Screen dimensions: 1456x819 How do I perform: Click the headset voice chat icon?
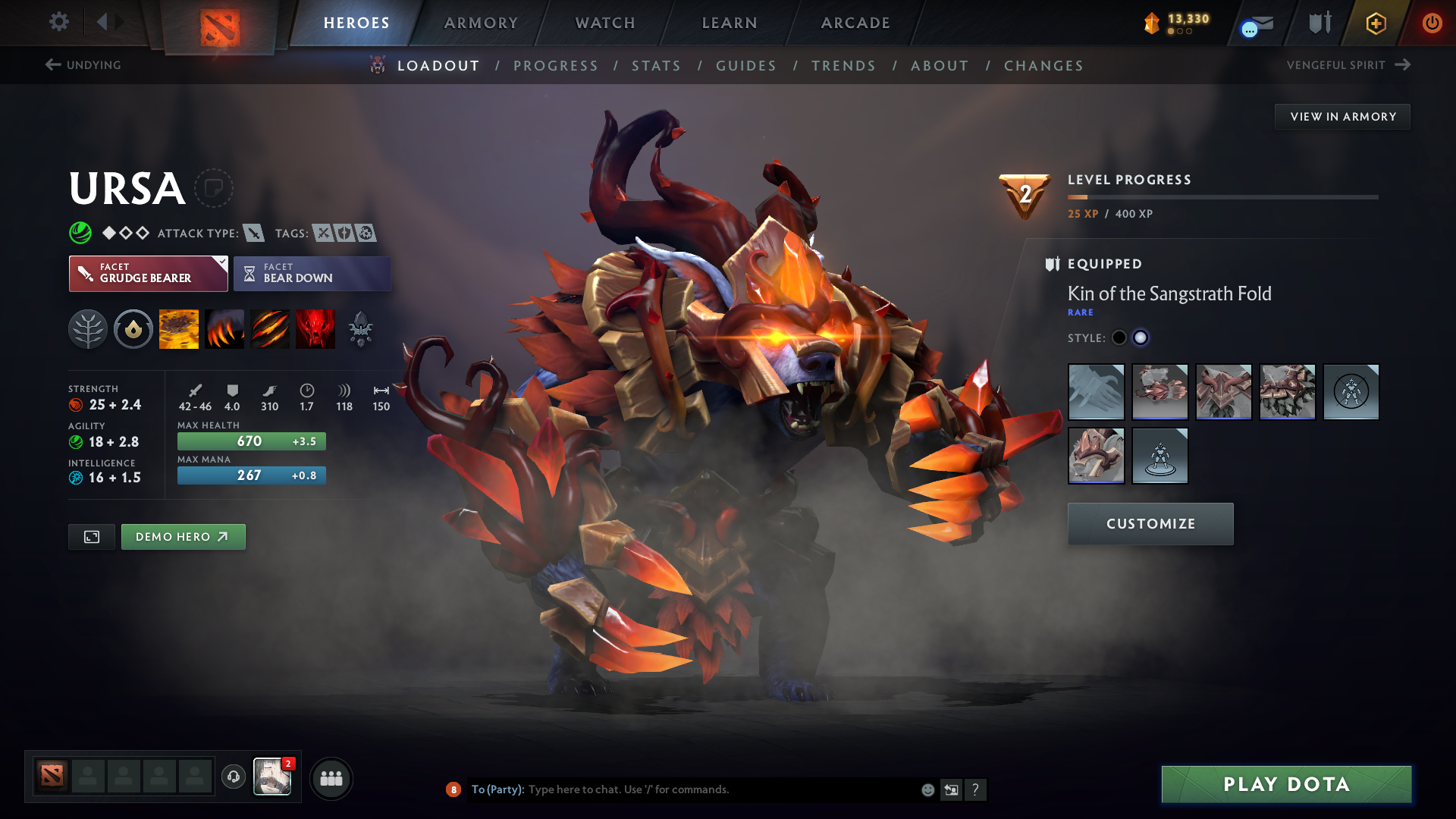click(x=233, y=778)
